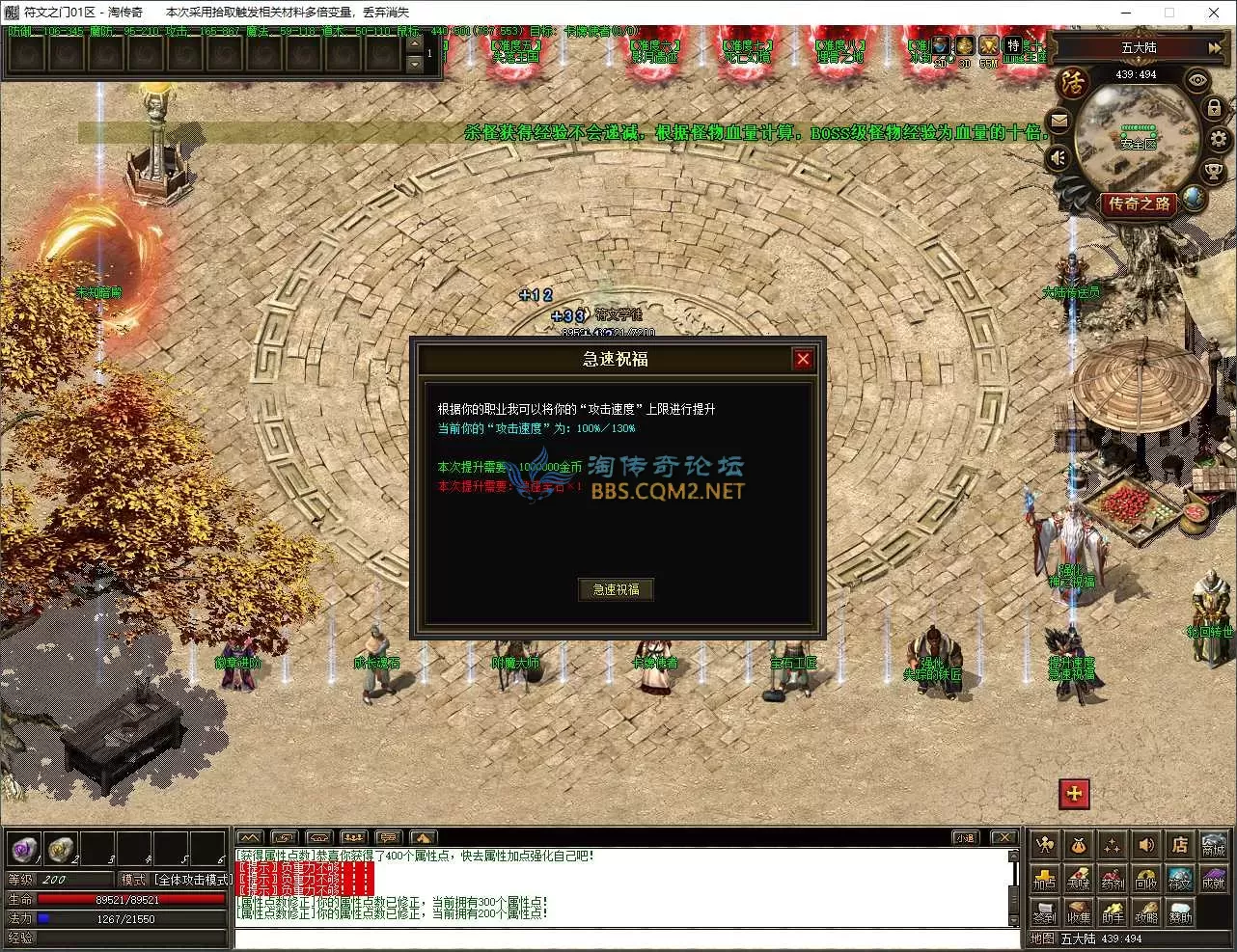Open the 加点 attribute point allocation icon
This screenshot has width=1237, height=952.
(1046, 881)
